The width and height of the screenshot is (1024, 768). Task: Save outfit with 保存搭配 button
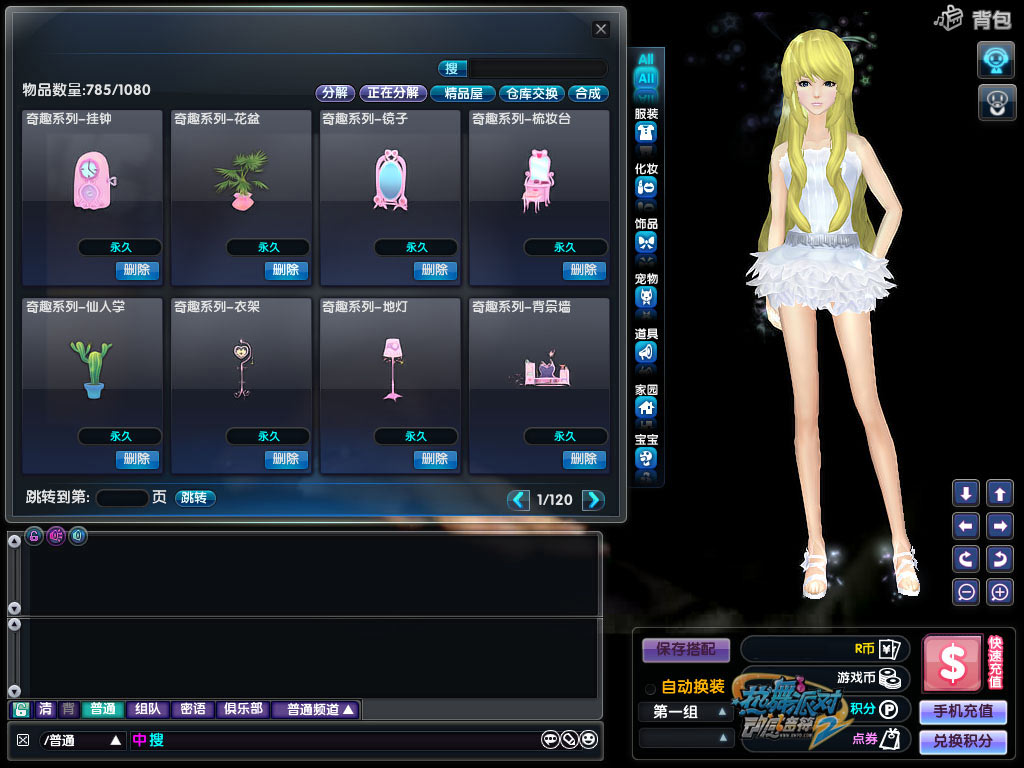pos(686,648)
